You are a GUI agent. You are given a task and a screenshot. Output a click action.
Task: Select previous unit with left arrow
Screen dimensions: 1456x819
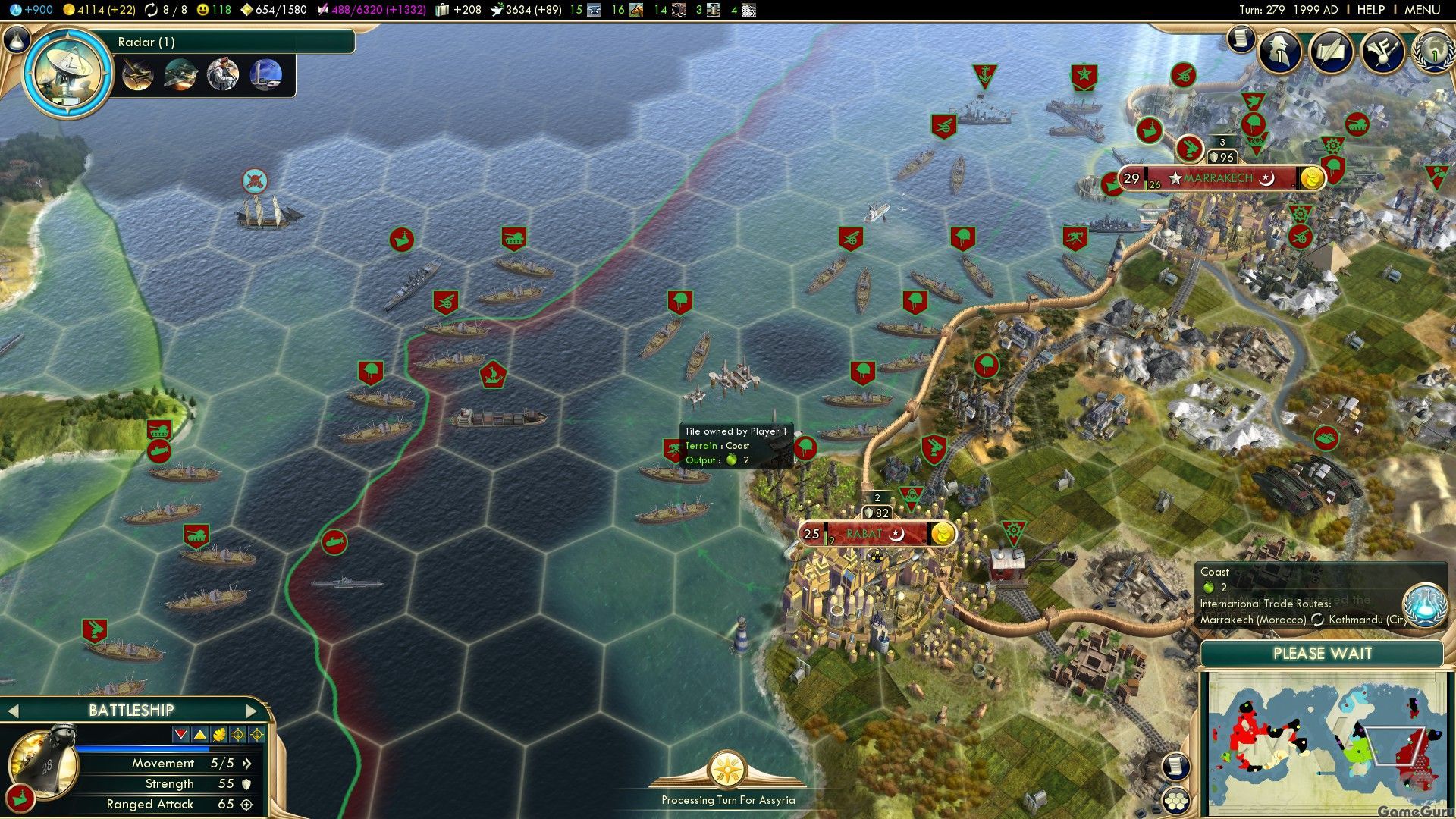(x=12, y=711)
